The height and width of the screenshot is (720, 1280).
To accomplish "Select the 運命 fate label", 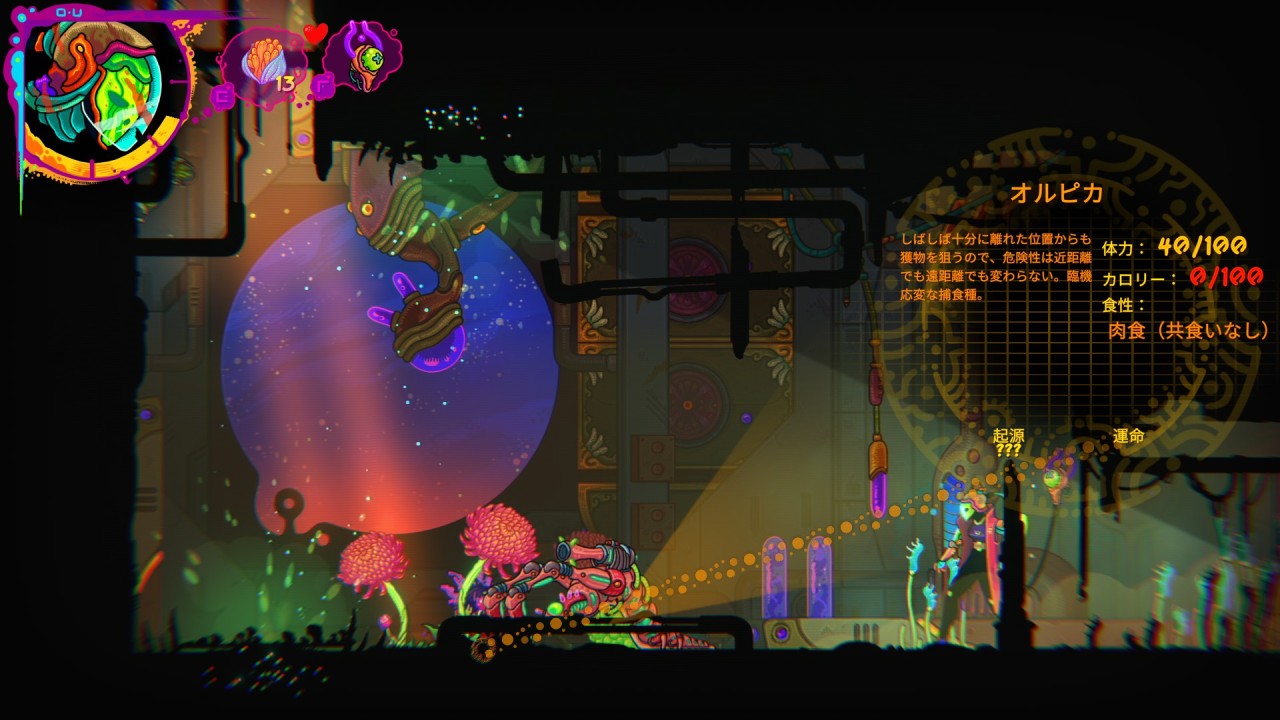I will 1129,436.
